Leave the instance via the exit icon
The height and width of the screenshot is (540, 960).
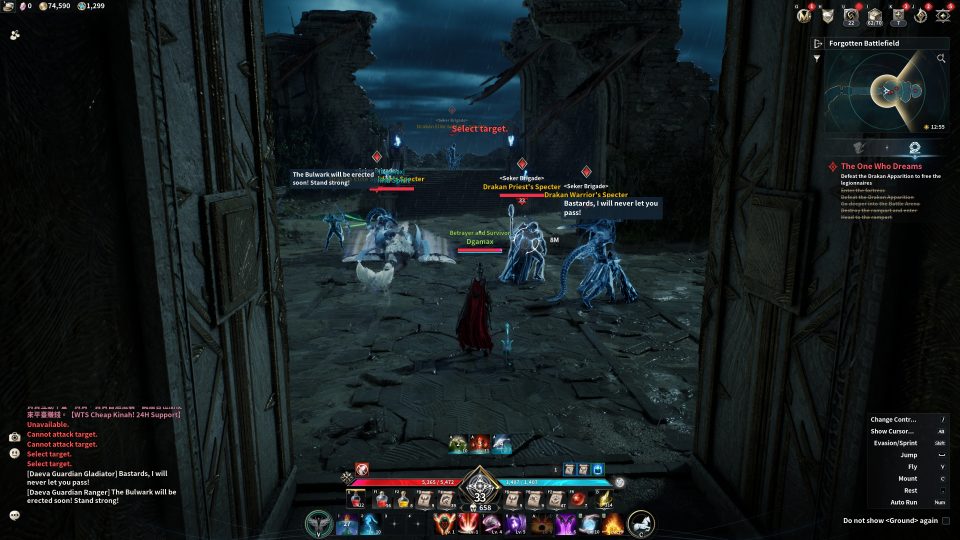point(818,44)
